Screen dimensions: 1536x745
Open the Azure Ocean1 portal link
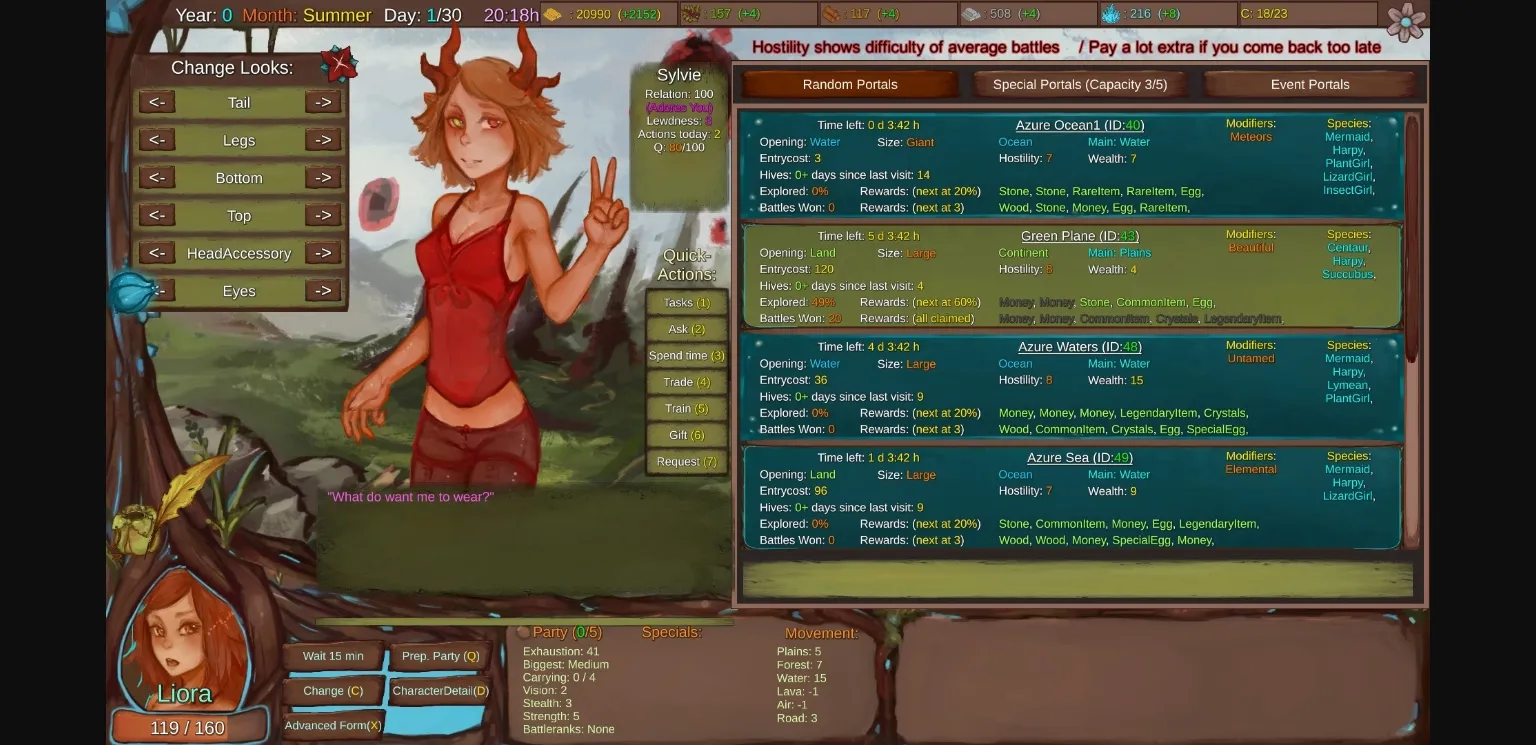(1079, 125)
